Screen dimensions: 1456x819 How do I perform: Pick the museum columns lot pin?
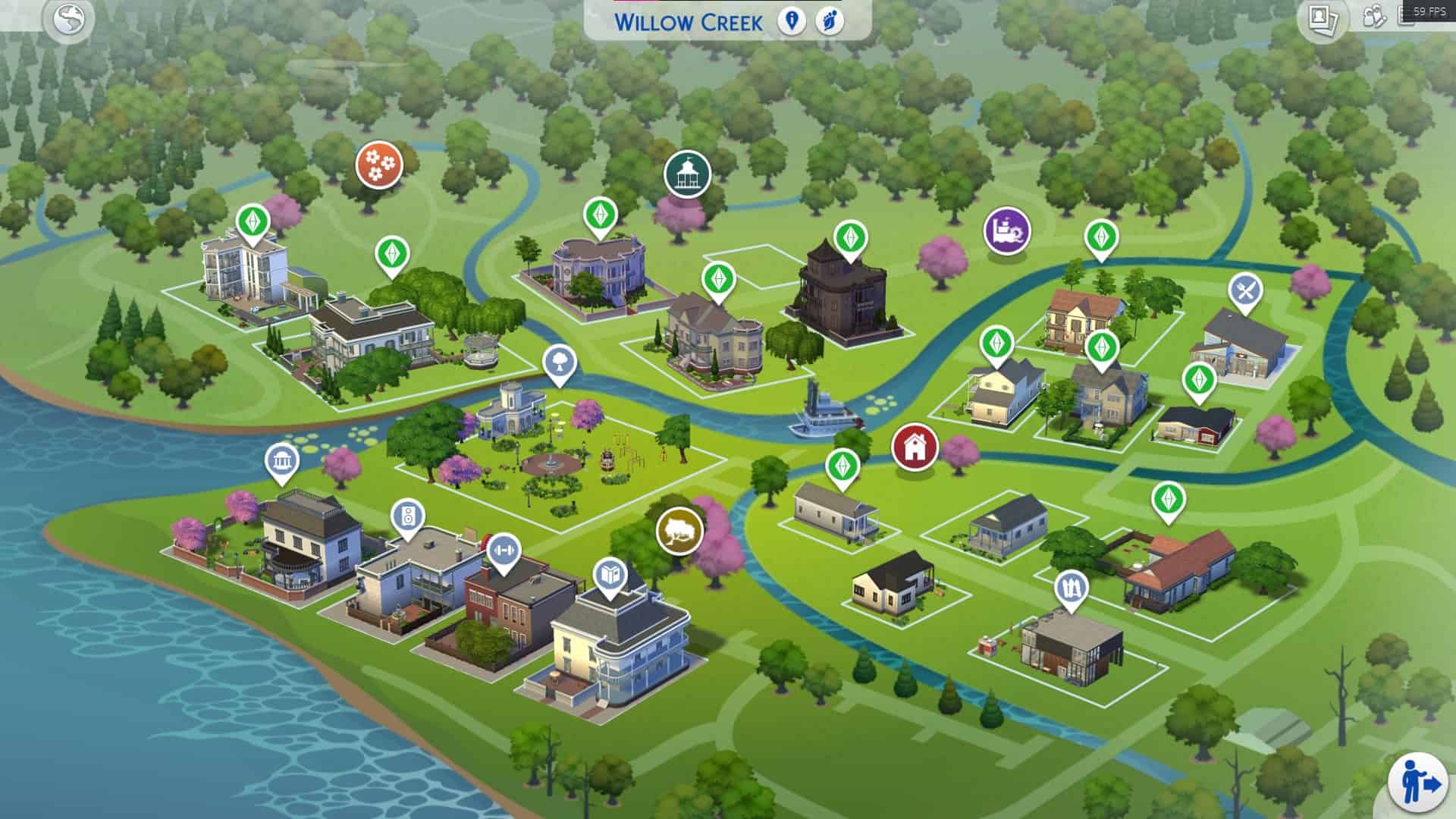pyautogui.click(x=281, y=460)
